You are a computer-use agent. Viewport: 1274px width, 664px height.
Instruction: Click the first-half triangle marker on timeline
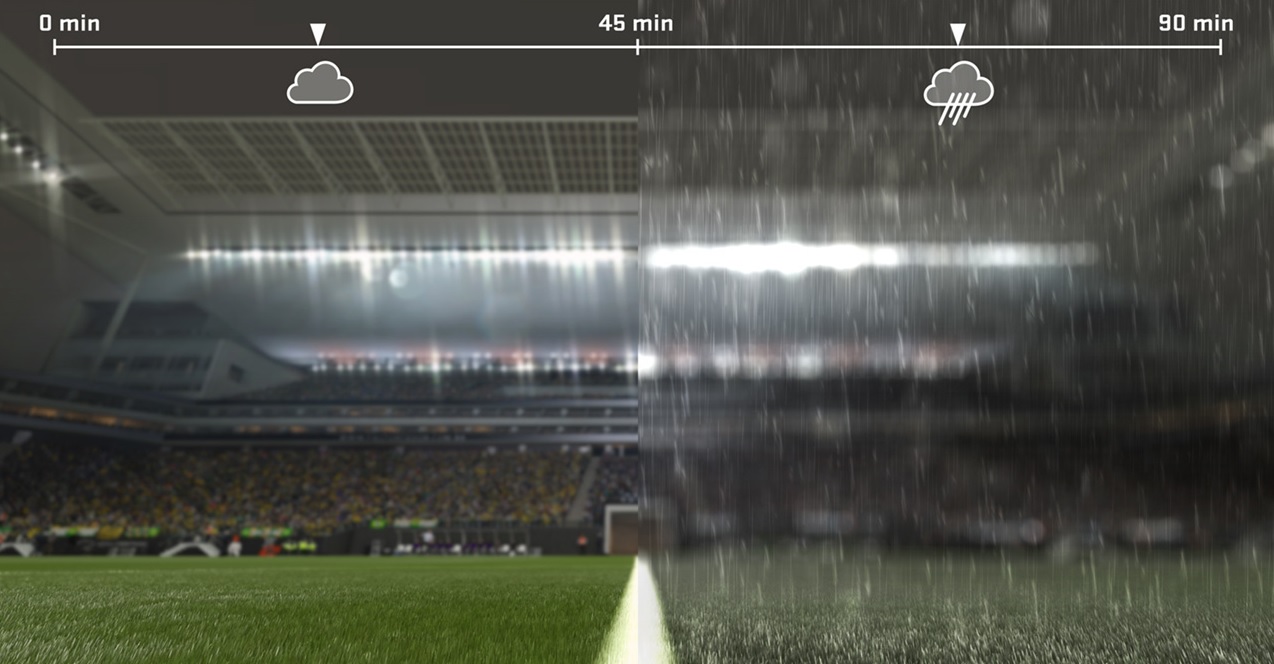click(318, 35)
